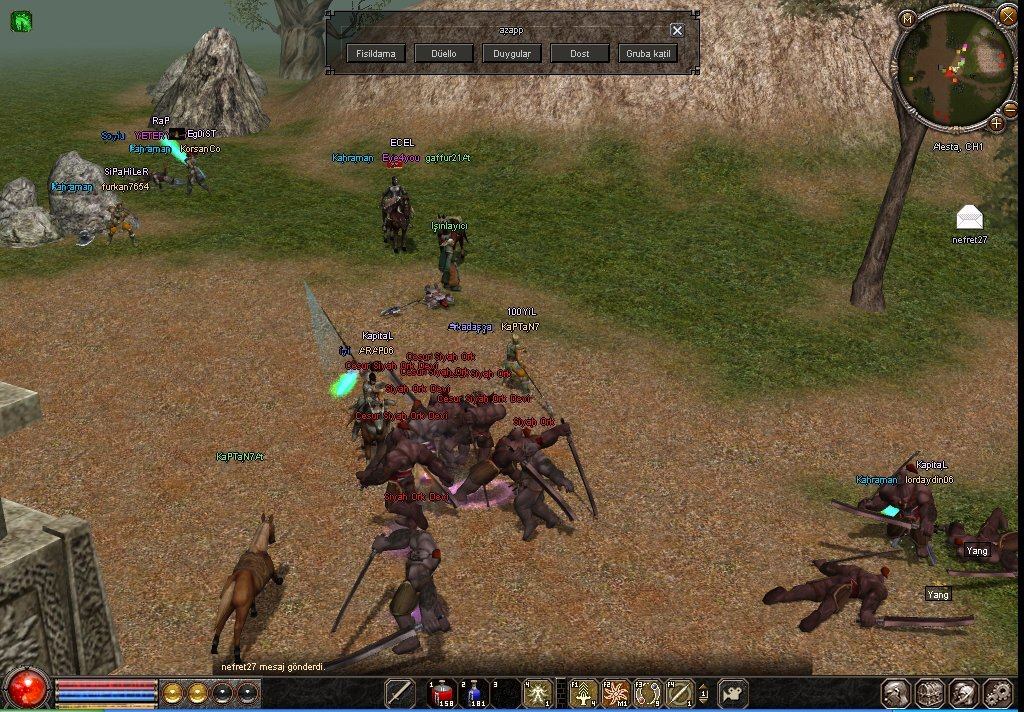Click the sword attack icon on the bottom bar
The height and width of the screenshot is (712, 1024).
click(x=401, y=693)
